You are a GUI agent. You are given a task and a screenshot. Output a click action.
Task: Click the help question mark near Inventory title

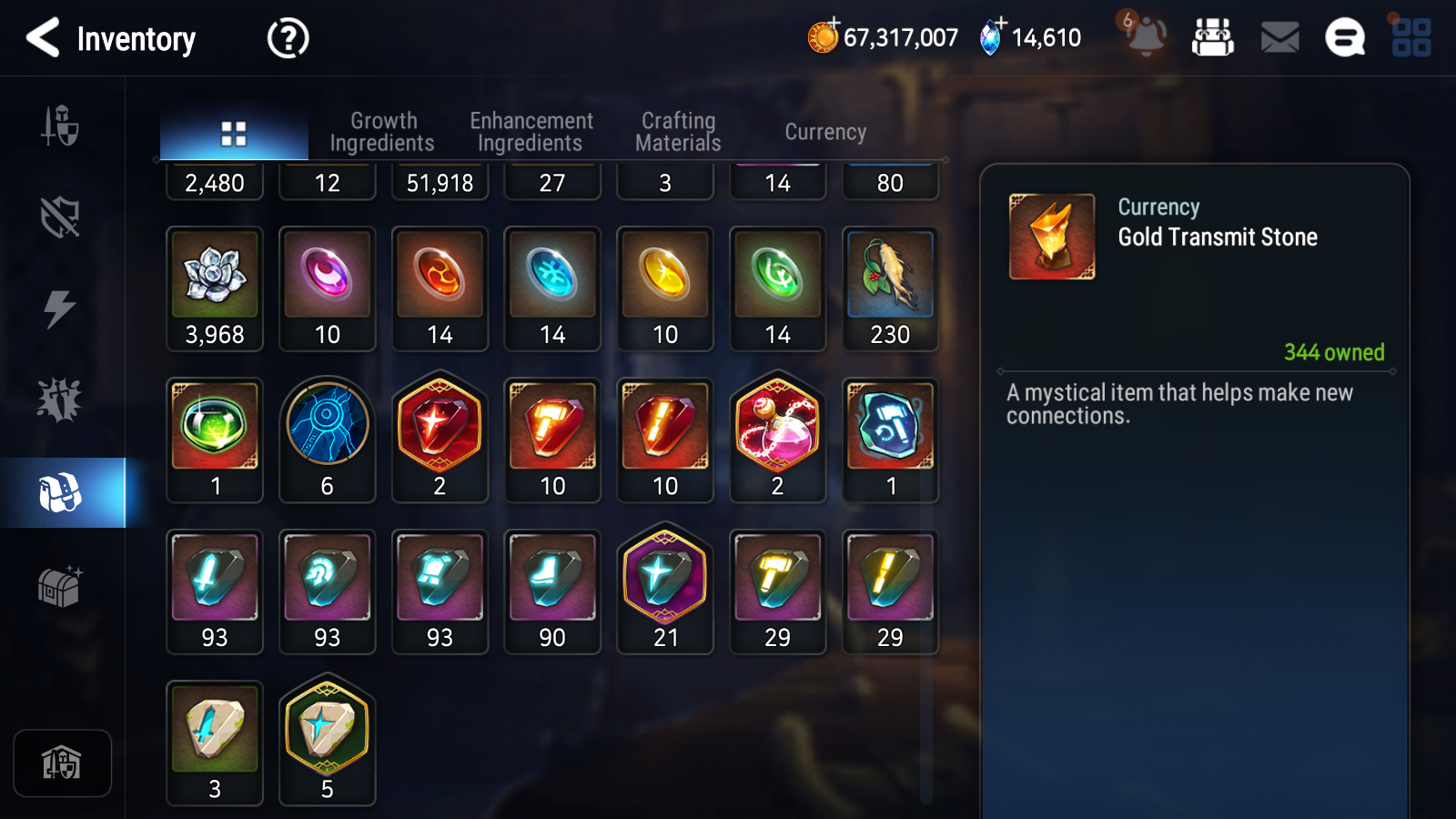287,38
